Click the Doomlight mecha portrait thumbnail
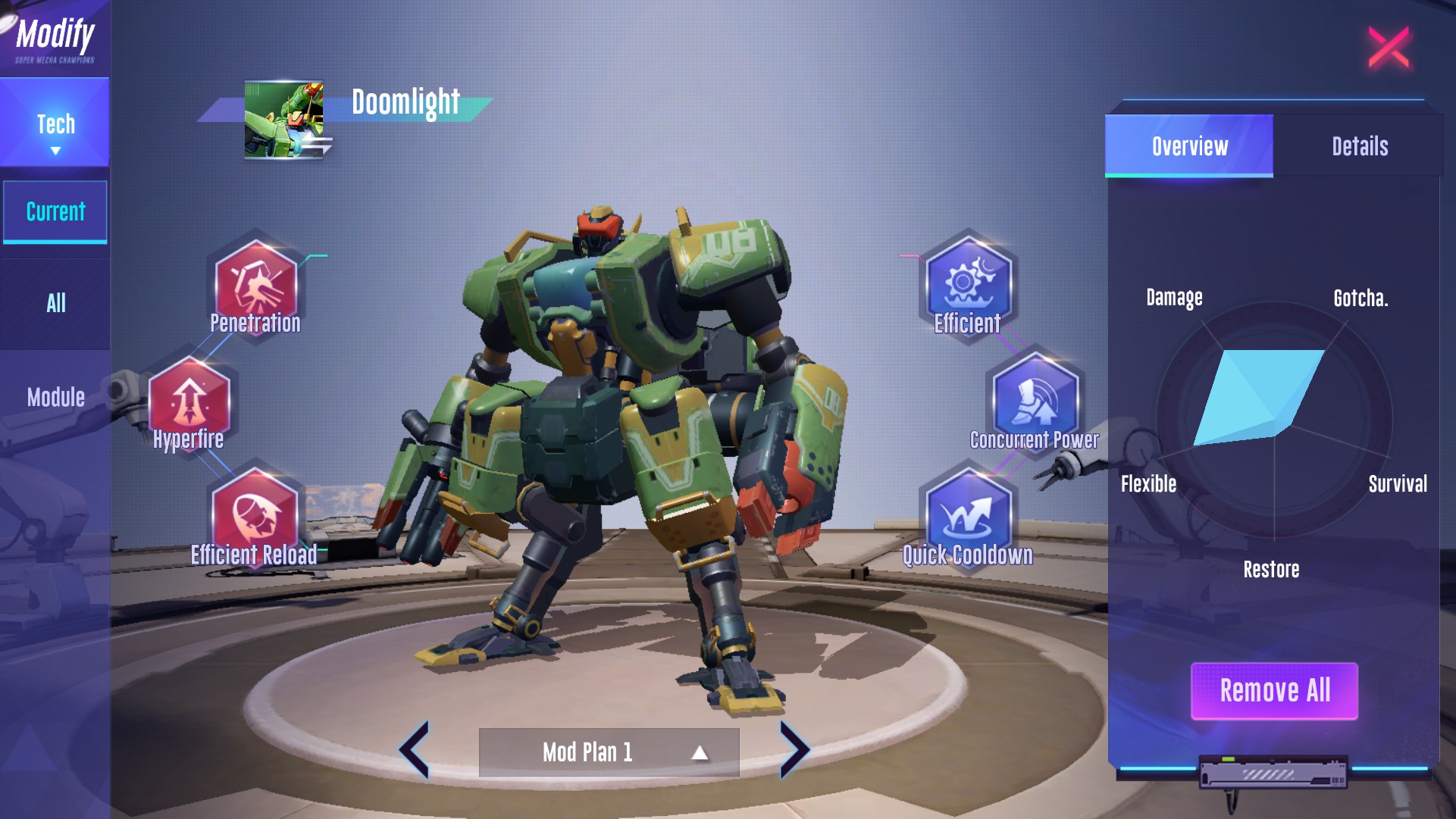 [x=284, y=120]
